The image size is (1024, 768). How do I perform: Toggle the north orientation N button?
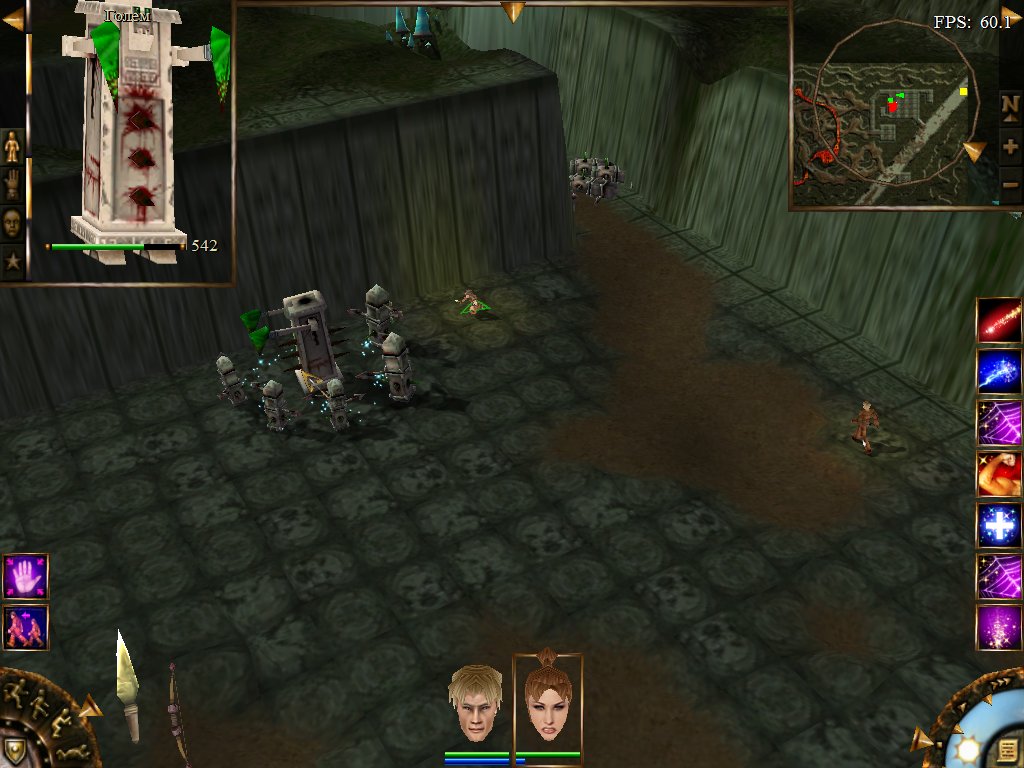pyautogui.click(x=1010, y=105)
